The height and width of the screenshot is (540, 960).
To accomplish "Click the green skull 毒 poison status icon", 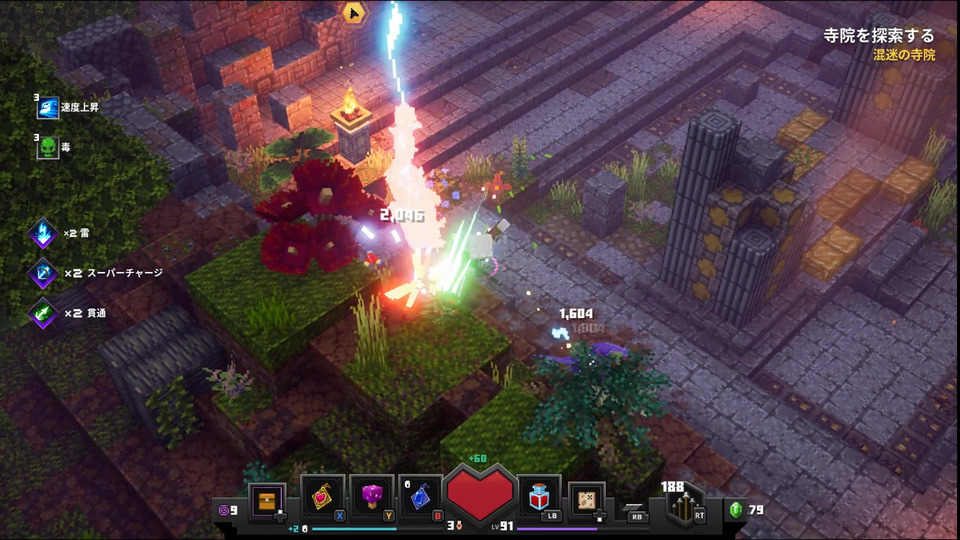I will point(47,147).
